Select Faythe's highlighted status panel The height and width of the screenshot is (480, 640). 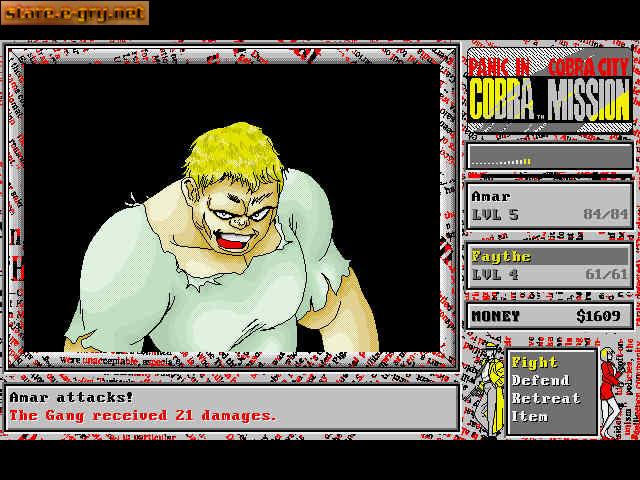coord(550,266)
